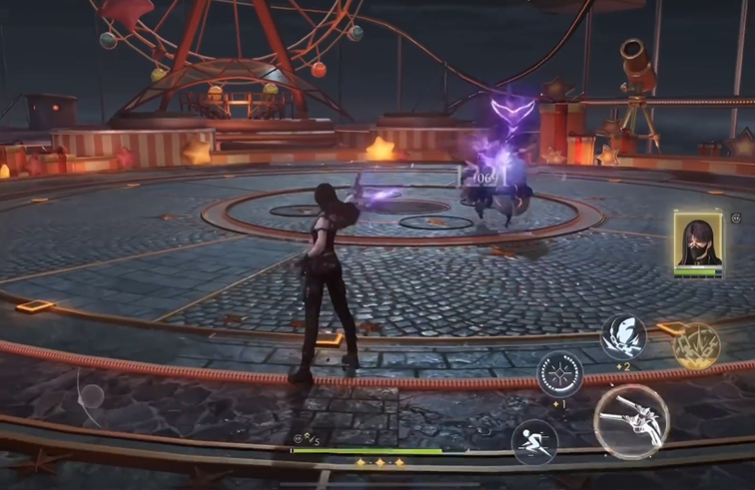The width and height of the screenshot is (755, 490).
Task: Trigger the winged slash skill
Action: (x=623, y=338)
